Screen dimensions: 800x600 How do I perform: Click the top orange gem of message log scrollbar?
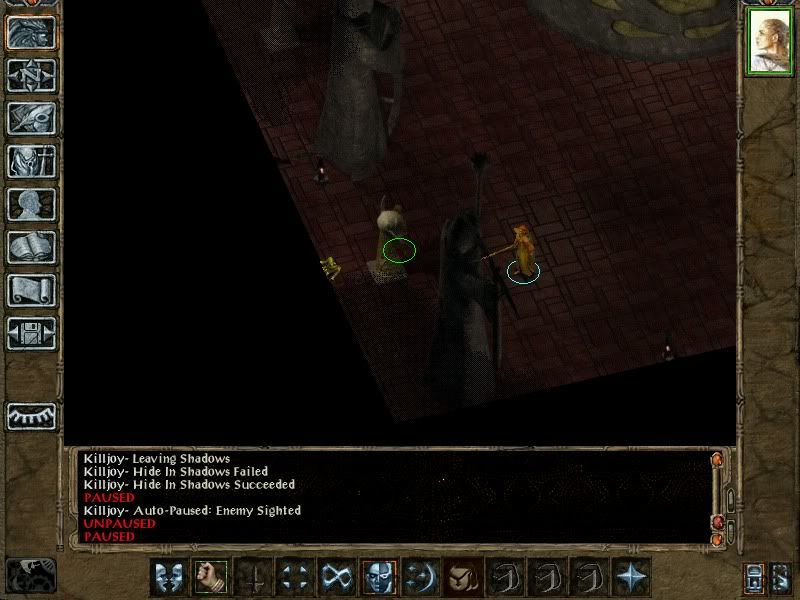pos(717,460)
